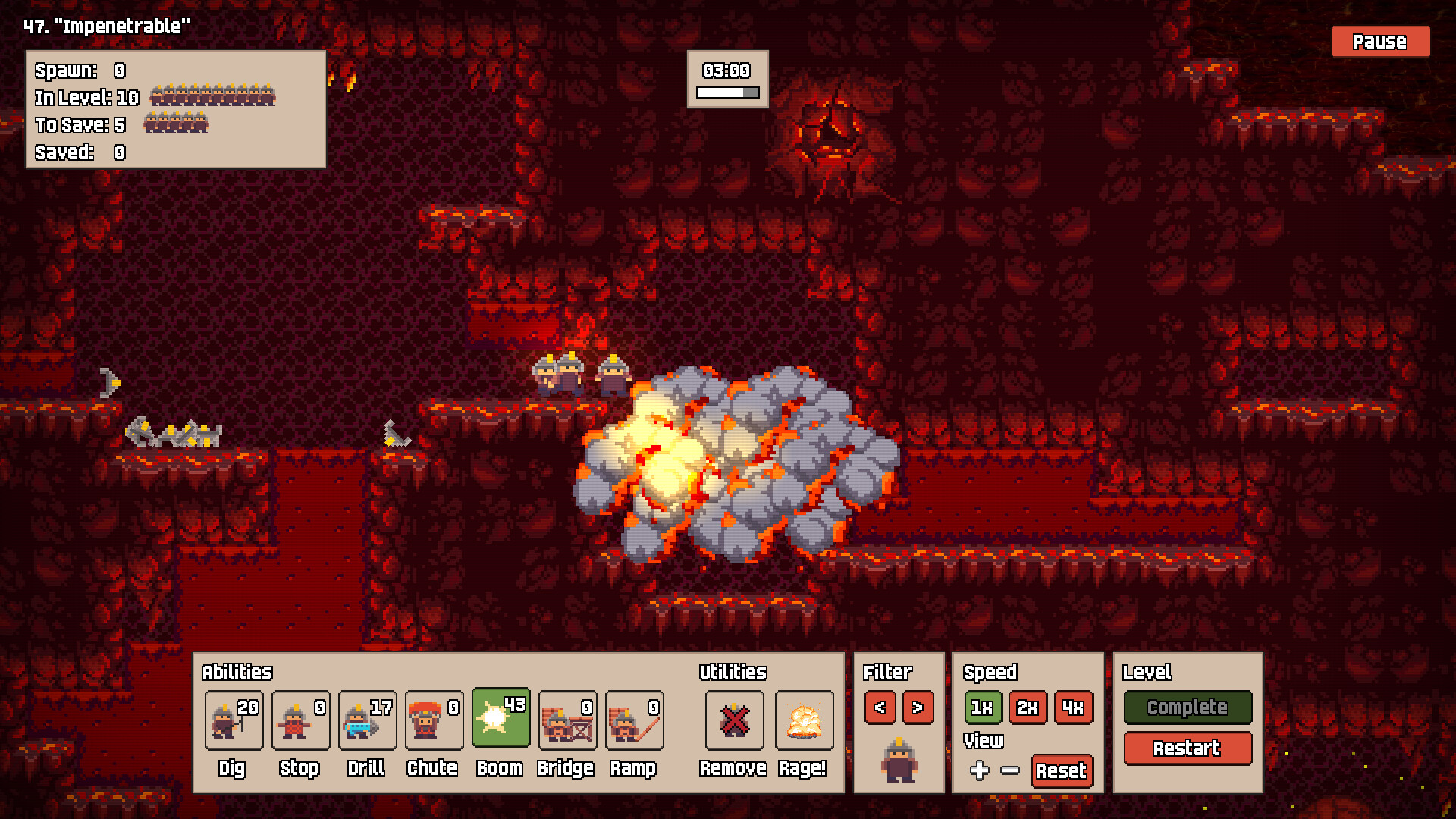Screen dimensions: 1456x819
Task: Zoom out the view with minus
Action: pyautogui.click(x=1010, y=770)
